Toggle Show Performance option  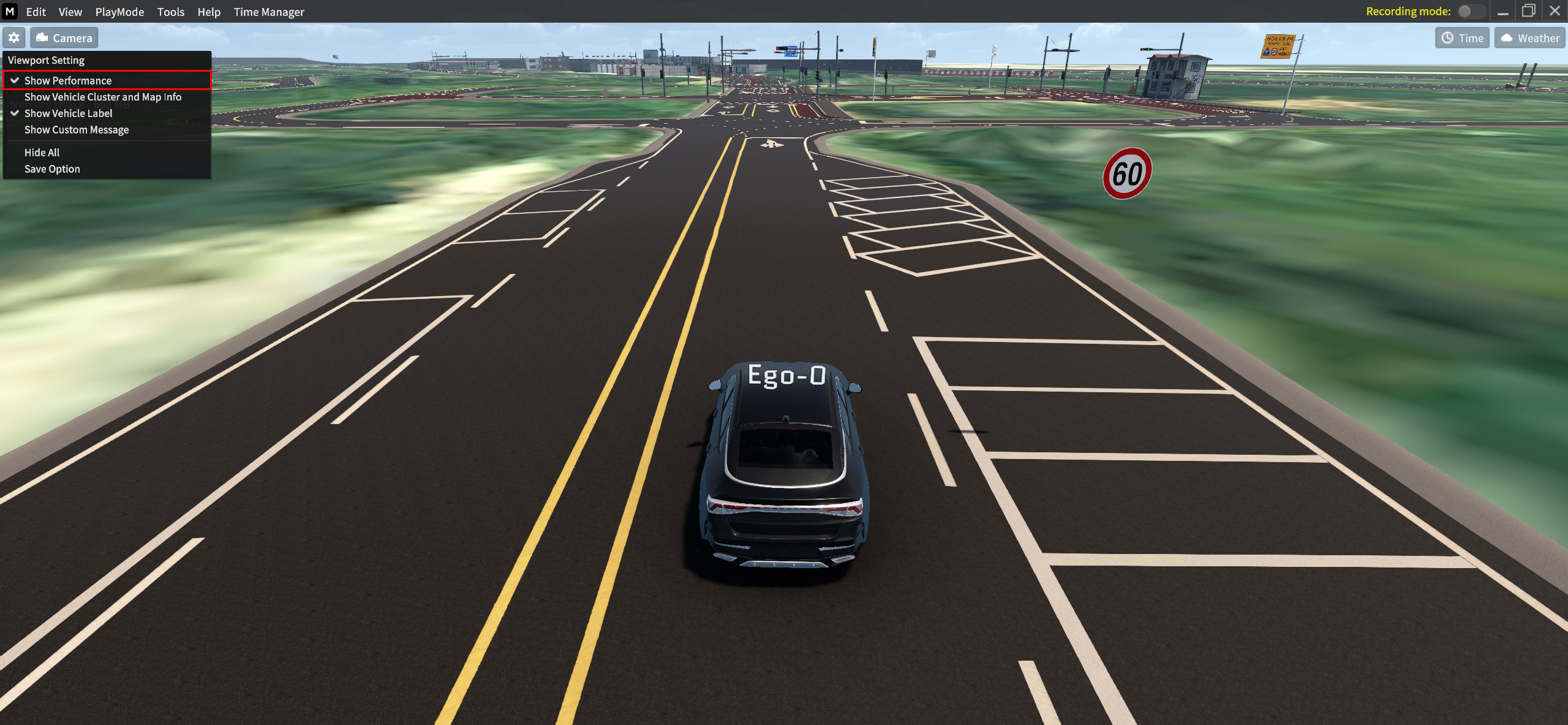(68, 80)
